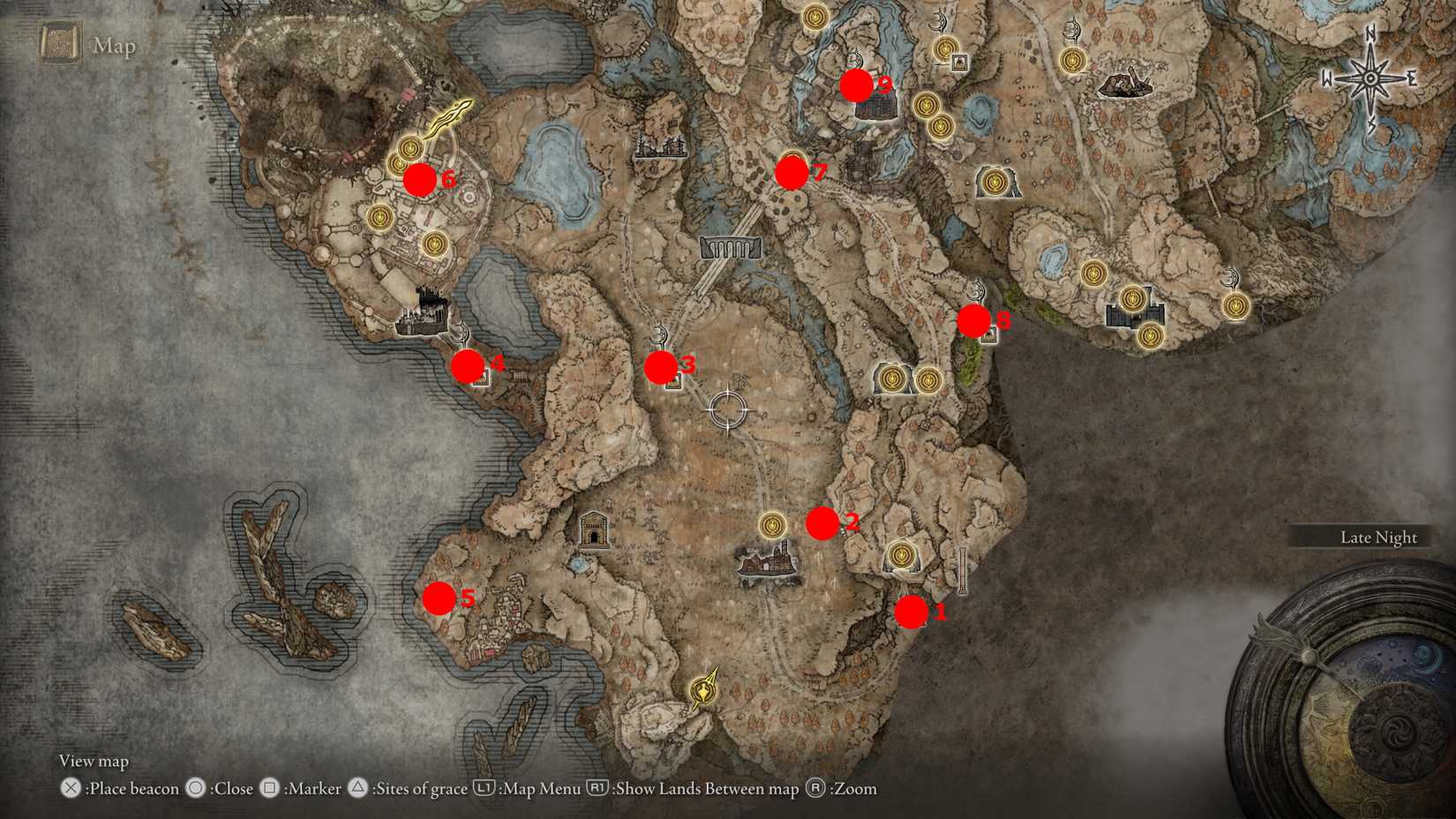Toggle Show Lands Between map
Viewport: 1456px width, 819px height.
tap(598, 788)
